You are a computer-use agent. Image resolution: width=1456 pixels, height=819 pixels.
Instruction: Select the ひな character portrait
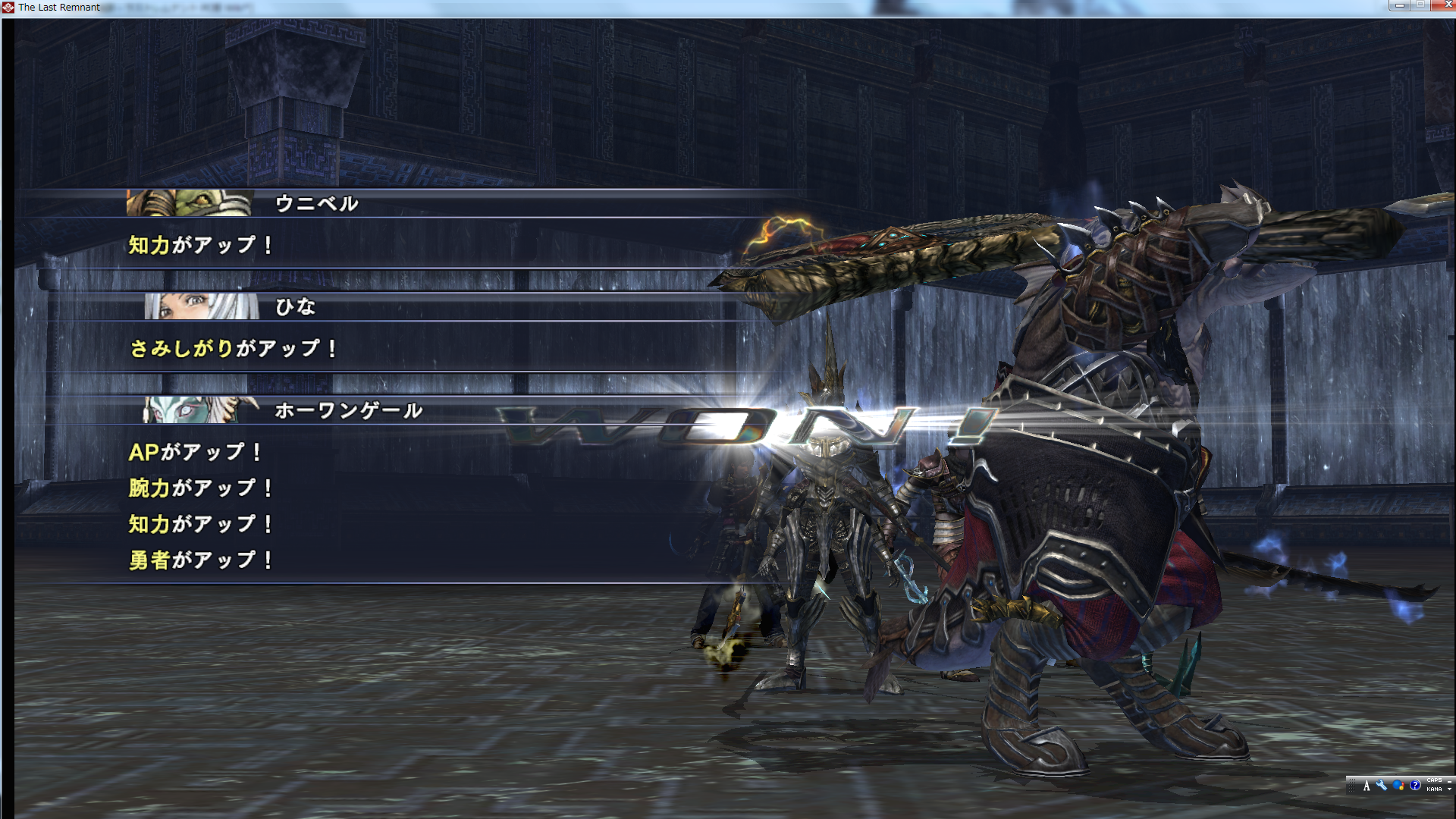click(202, 306)
